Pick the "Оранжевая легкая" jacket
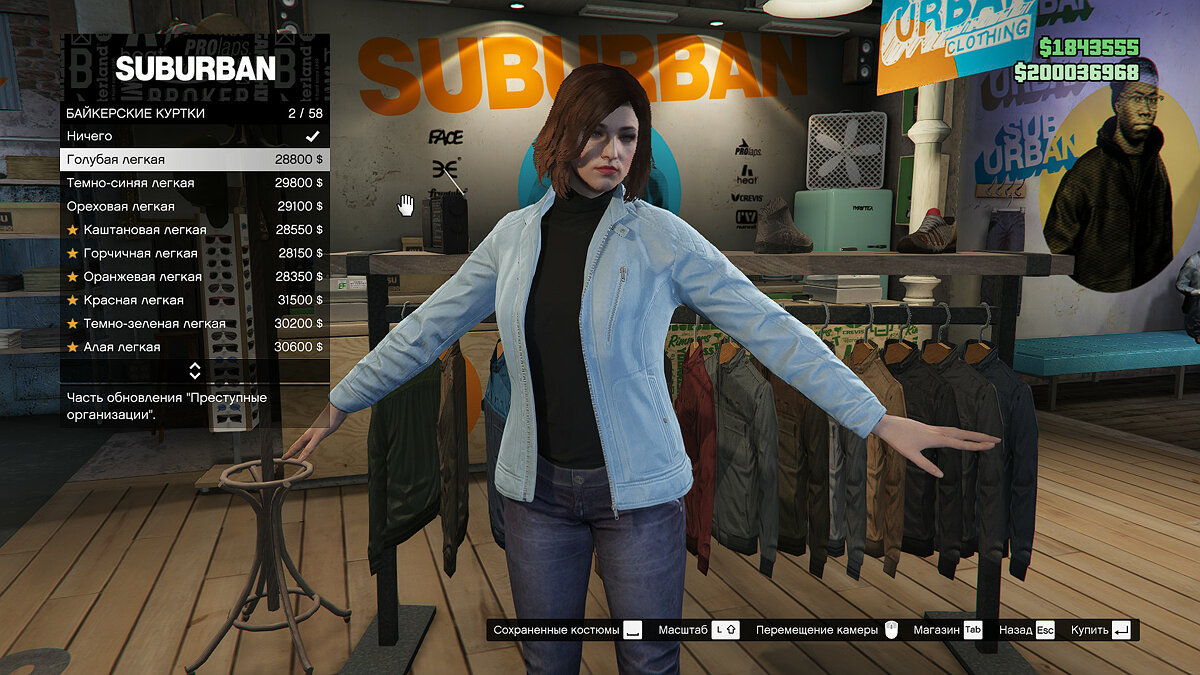The image size is (1200, 675). point(194,277)
